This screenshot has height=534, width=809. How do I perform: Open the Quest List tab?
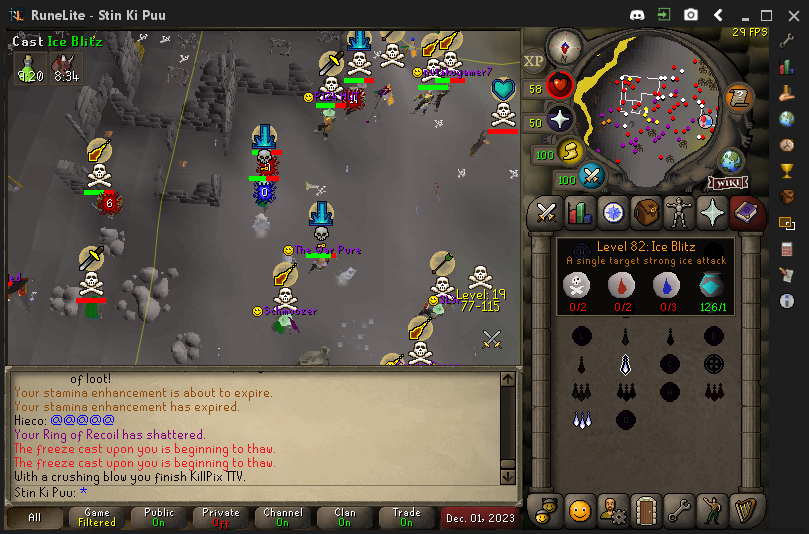(x=612, y=212)
